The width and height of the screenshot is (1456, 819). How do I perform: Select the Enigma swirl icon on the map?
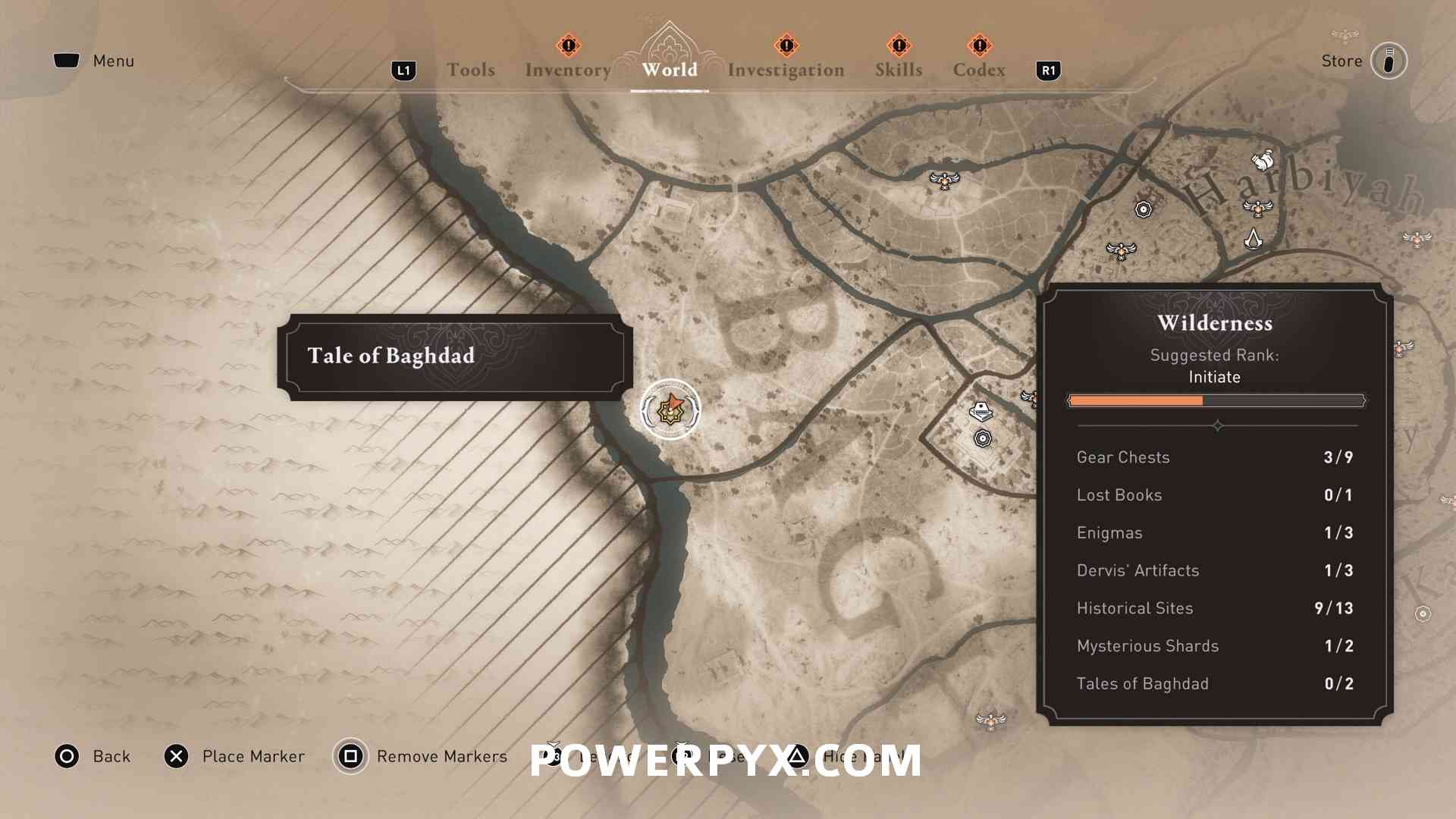[1144, 209]
